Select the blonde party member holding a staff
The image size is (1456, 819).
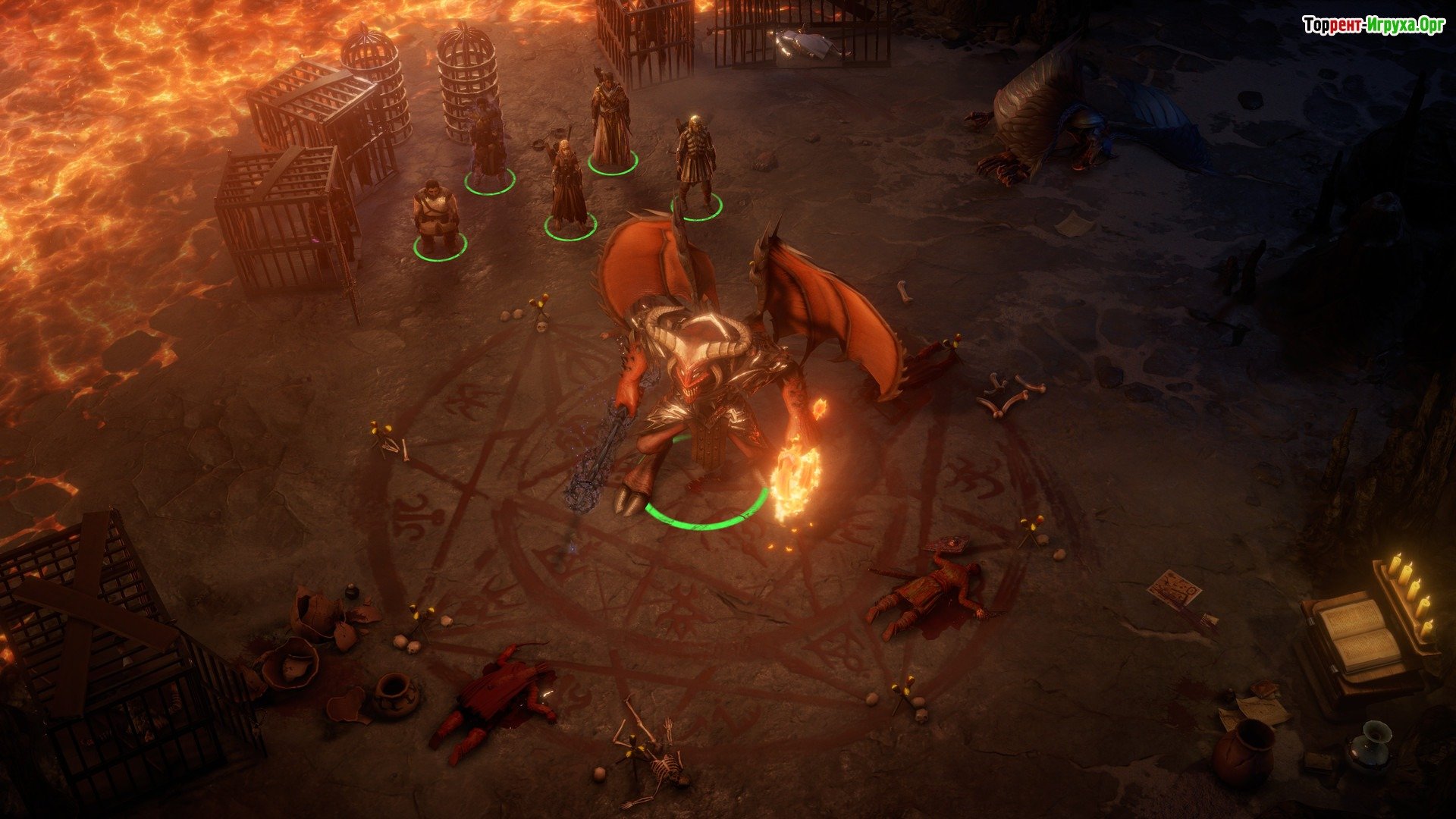567,186
